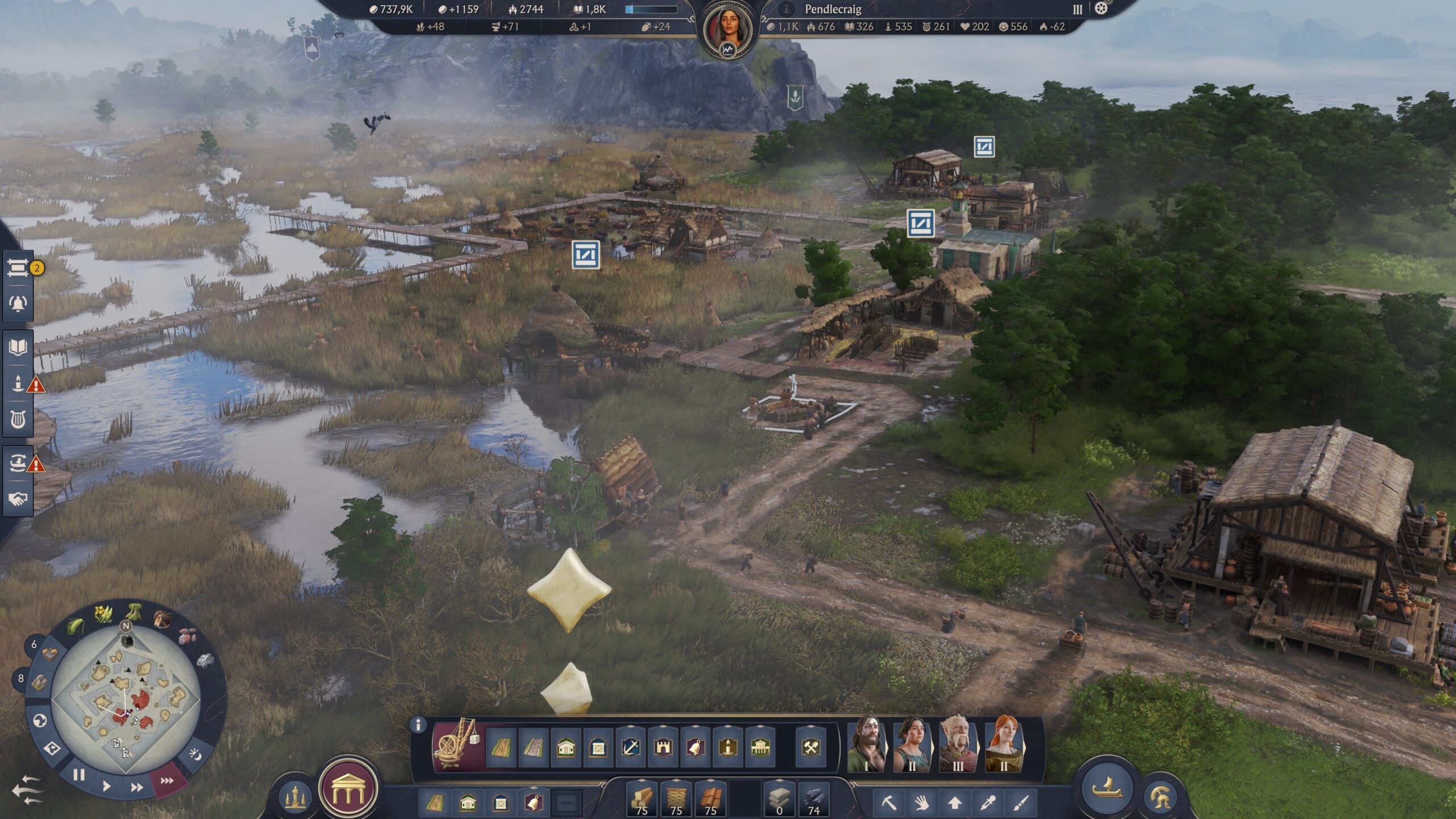This screenshot has height=819, width=1456.
Task: Toggle the day and night cycle button
Action: (x=195, y=754)
